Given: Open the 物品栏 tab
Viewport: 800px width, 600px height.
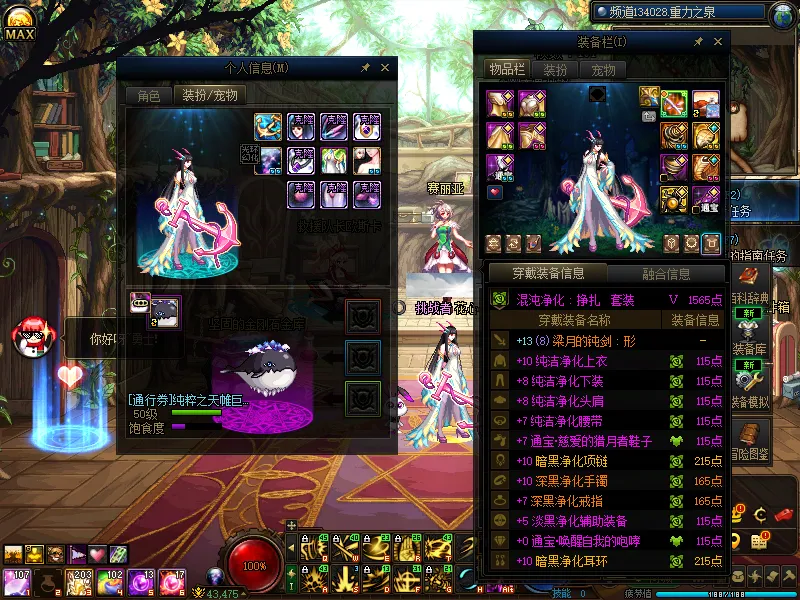Looking at the screenshot, I should (506, 69).
